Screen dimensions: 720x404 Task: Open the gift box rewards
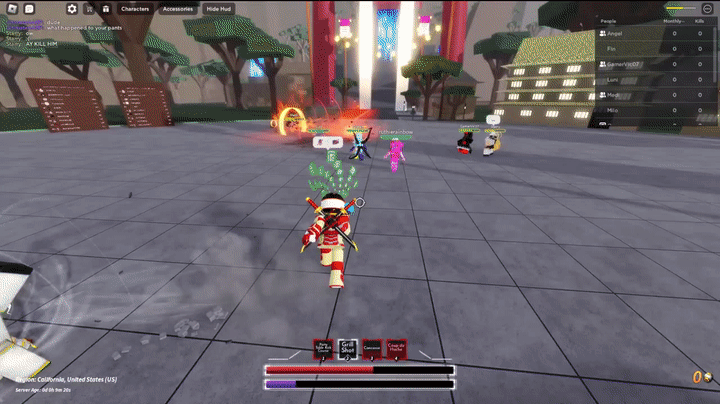[x=106, y=8]
